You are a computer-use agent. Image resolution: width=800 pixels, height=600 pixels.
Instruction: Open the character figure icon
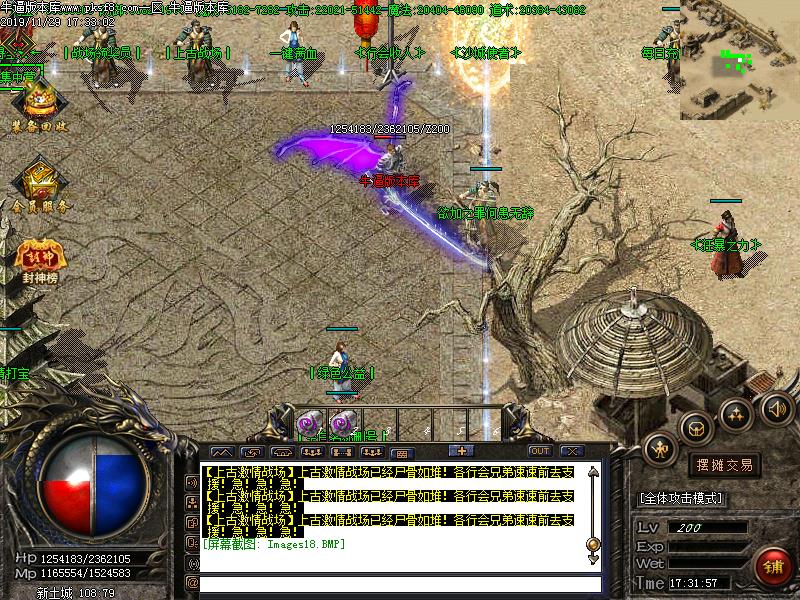pos(659,449)
